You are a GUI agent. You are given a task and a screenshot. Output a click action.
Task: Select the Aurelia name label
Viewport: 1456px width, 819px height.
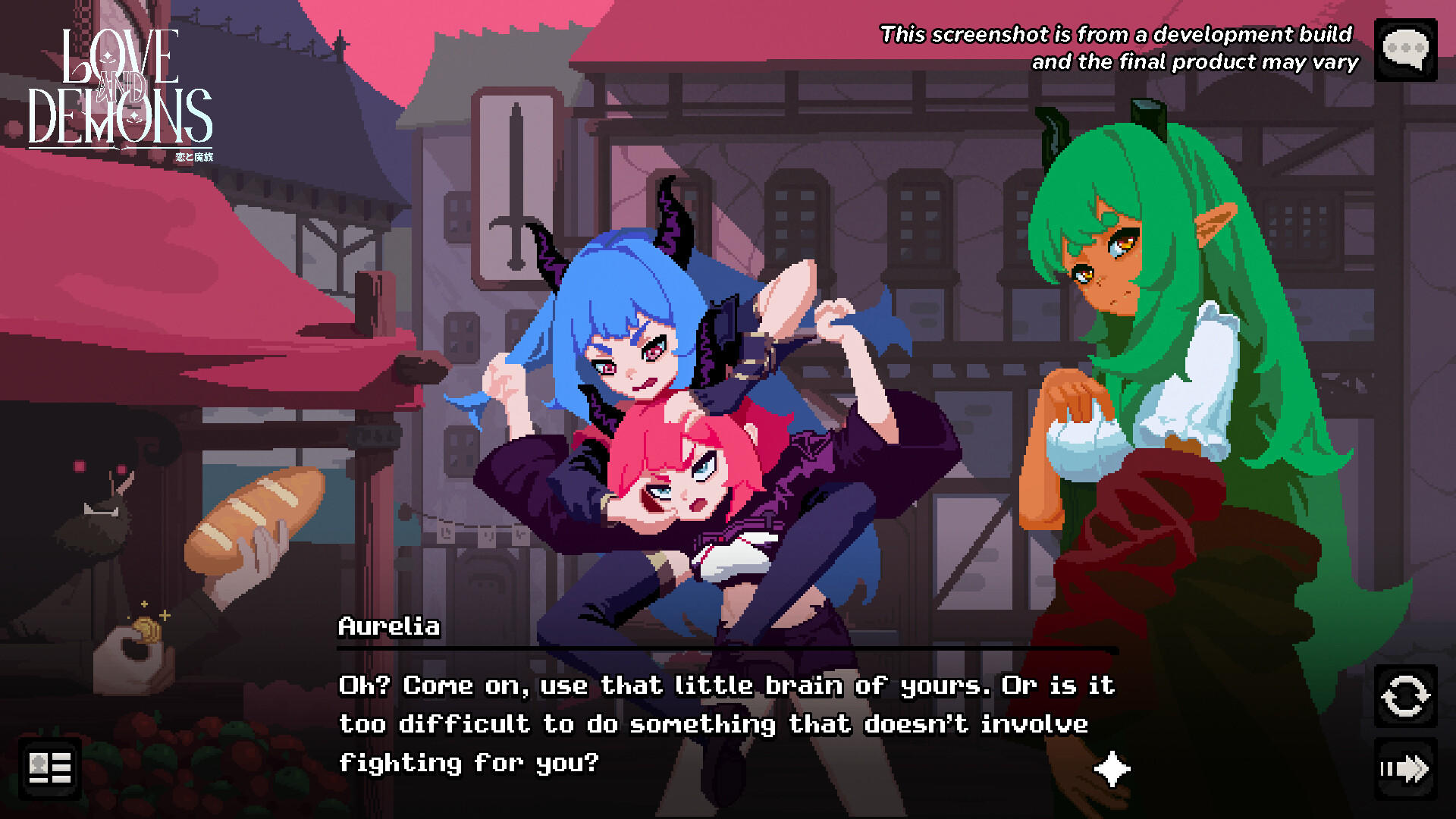point(388,627)
